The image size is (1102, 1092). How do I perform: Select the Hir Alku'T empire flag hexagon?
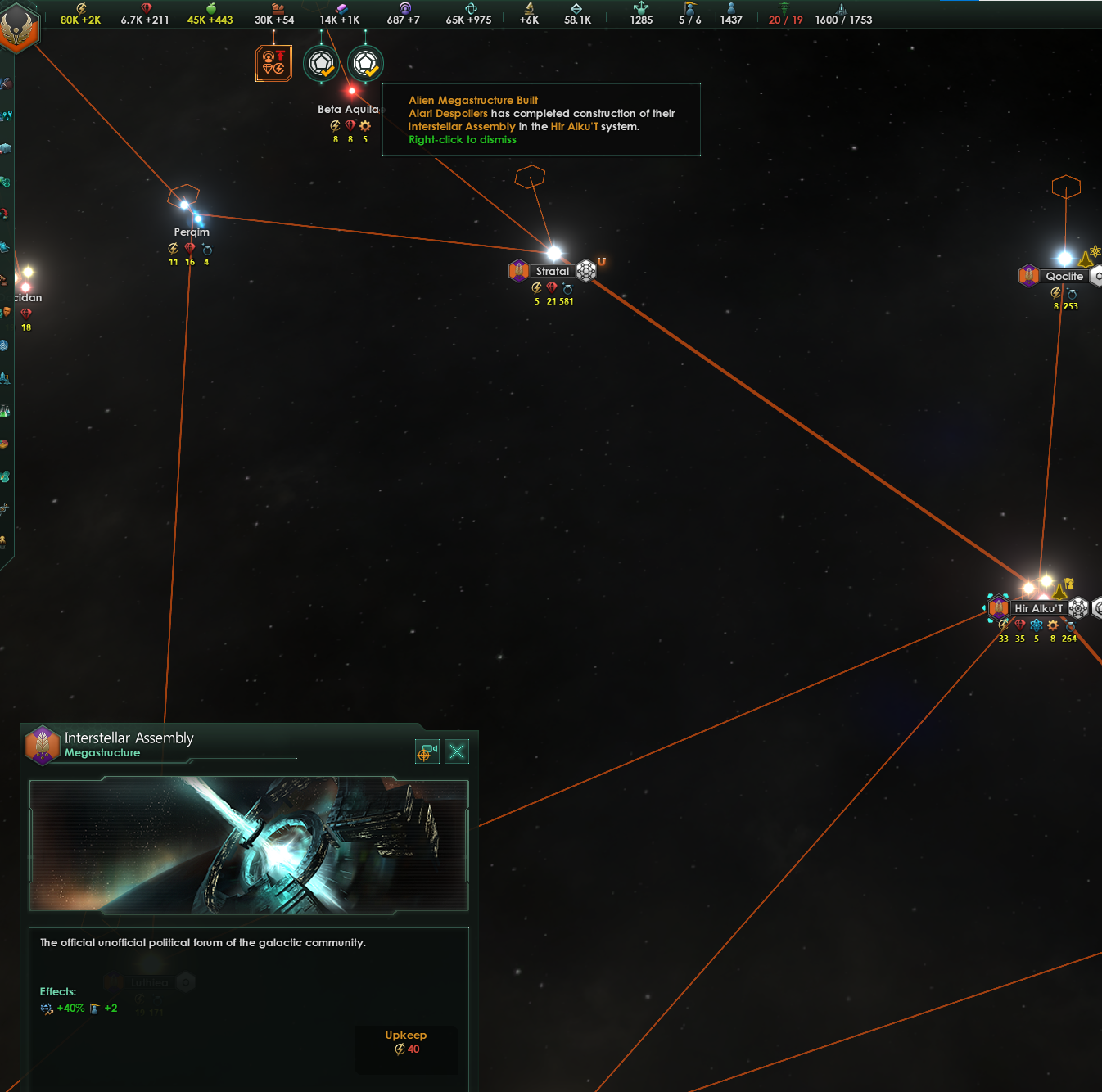click(998, 608)
